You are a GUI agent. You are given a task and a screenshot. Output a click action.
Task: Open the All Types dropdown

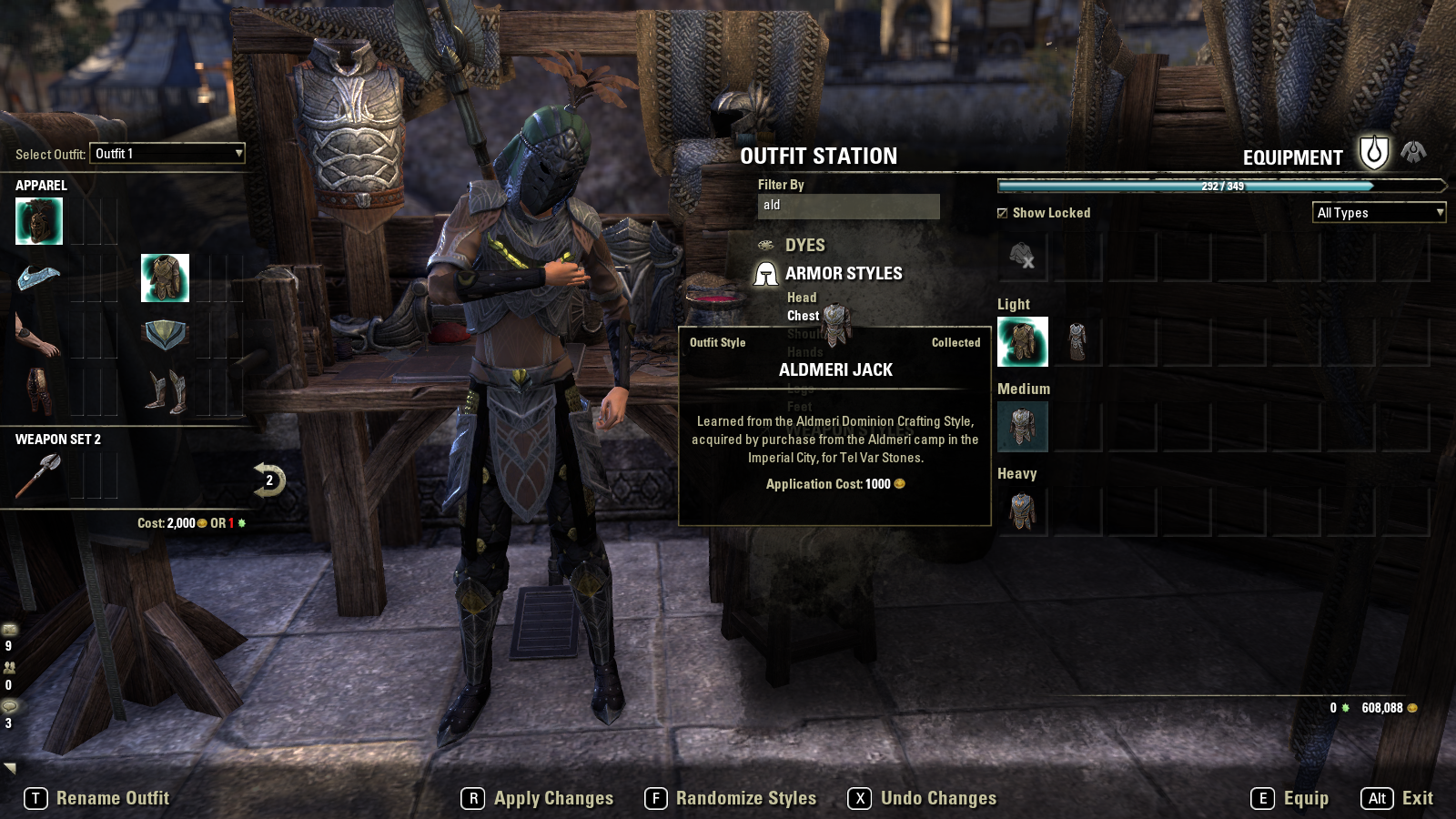coord(1379,213)
